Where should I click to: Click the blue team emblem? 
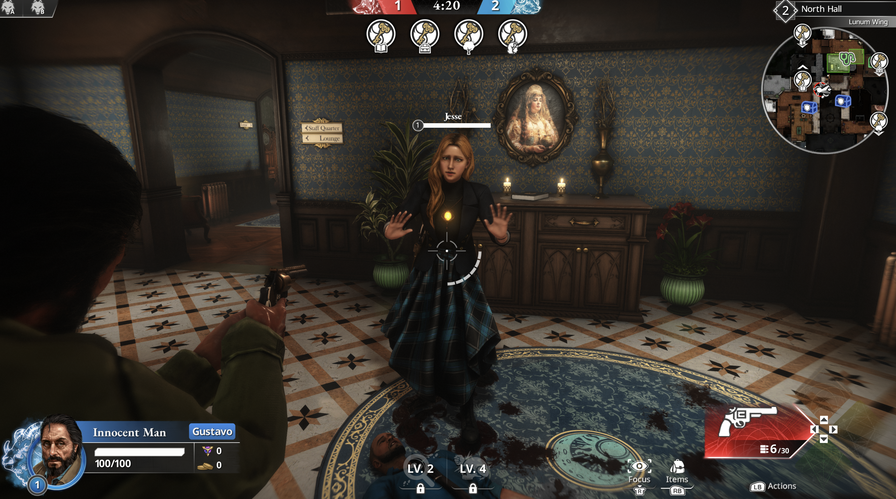526,6
